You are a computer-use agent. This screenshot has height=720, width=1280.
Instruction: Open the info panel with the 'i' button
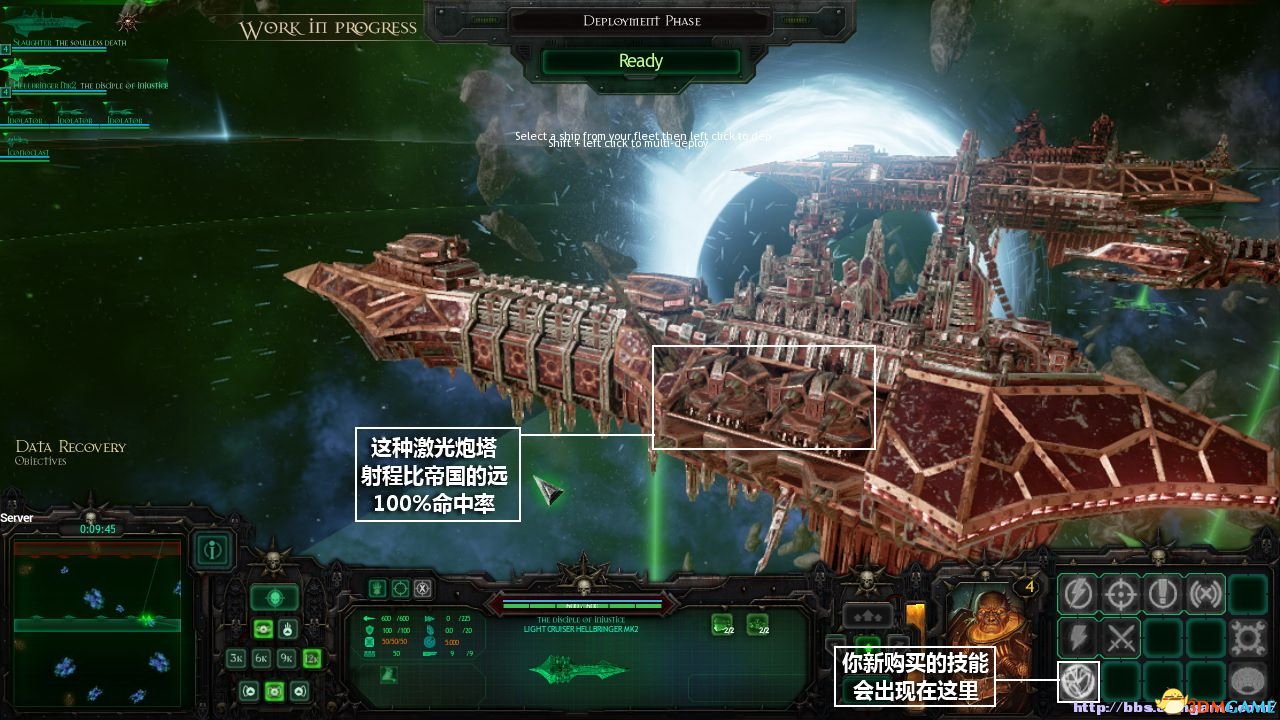(x=213, y=549)
